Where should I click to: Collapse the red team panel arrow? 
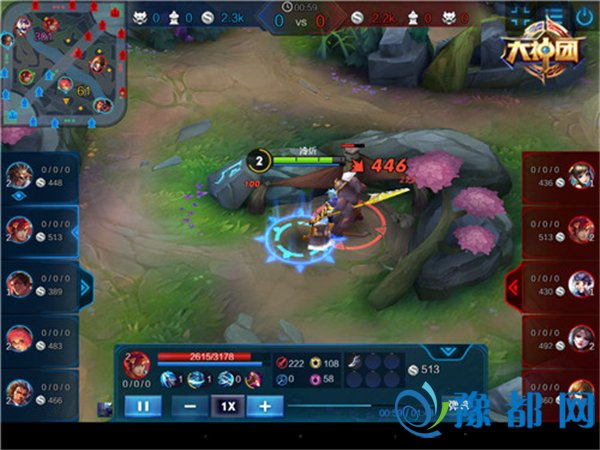[x=514, y=287]
